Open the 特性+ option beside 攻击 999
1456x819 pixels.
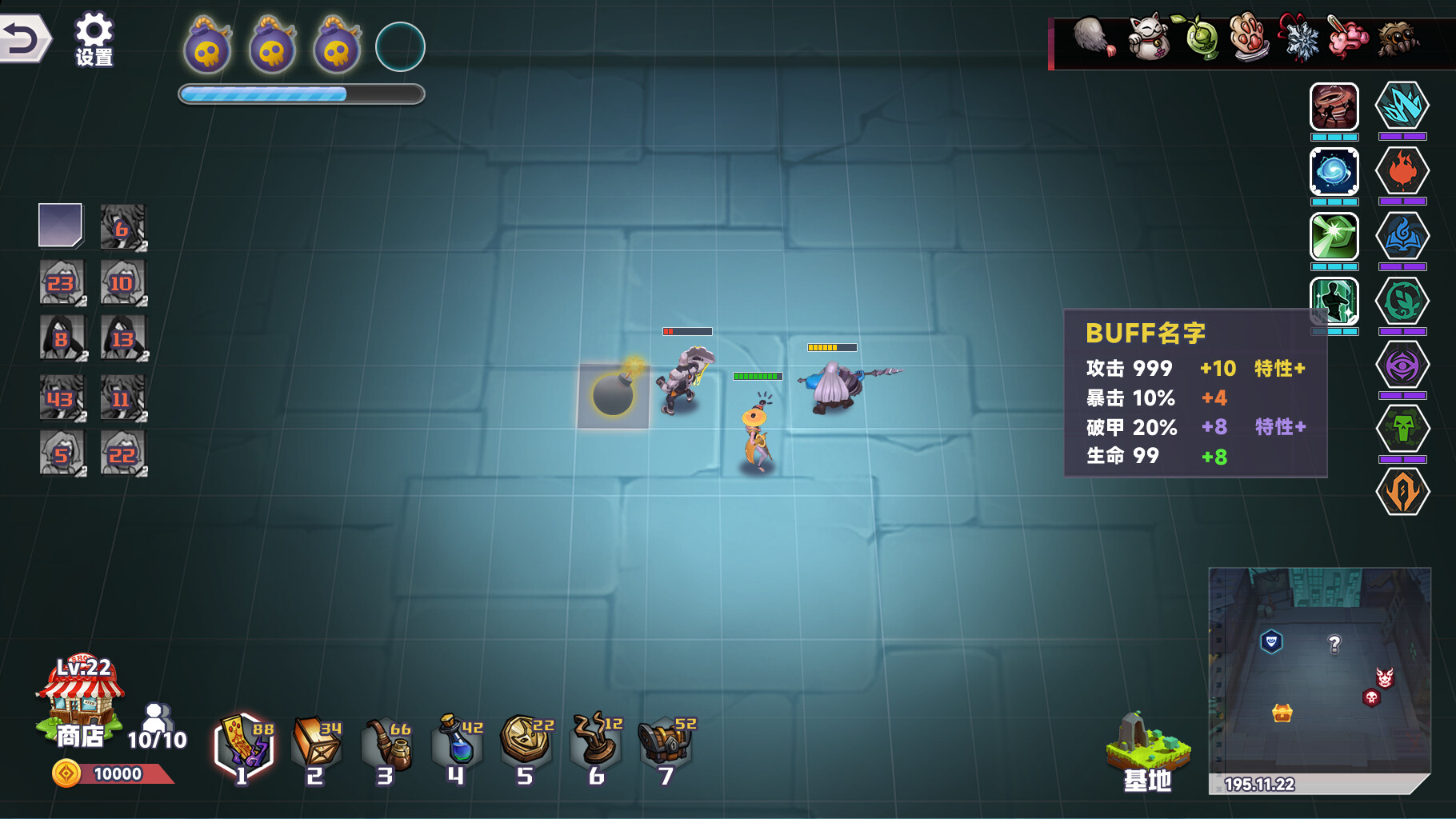(x=1281, y=369)
